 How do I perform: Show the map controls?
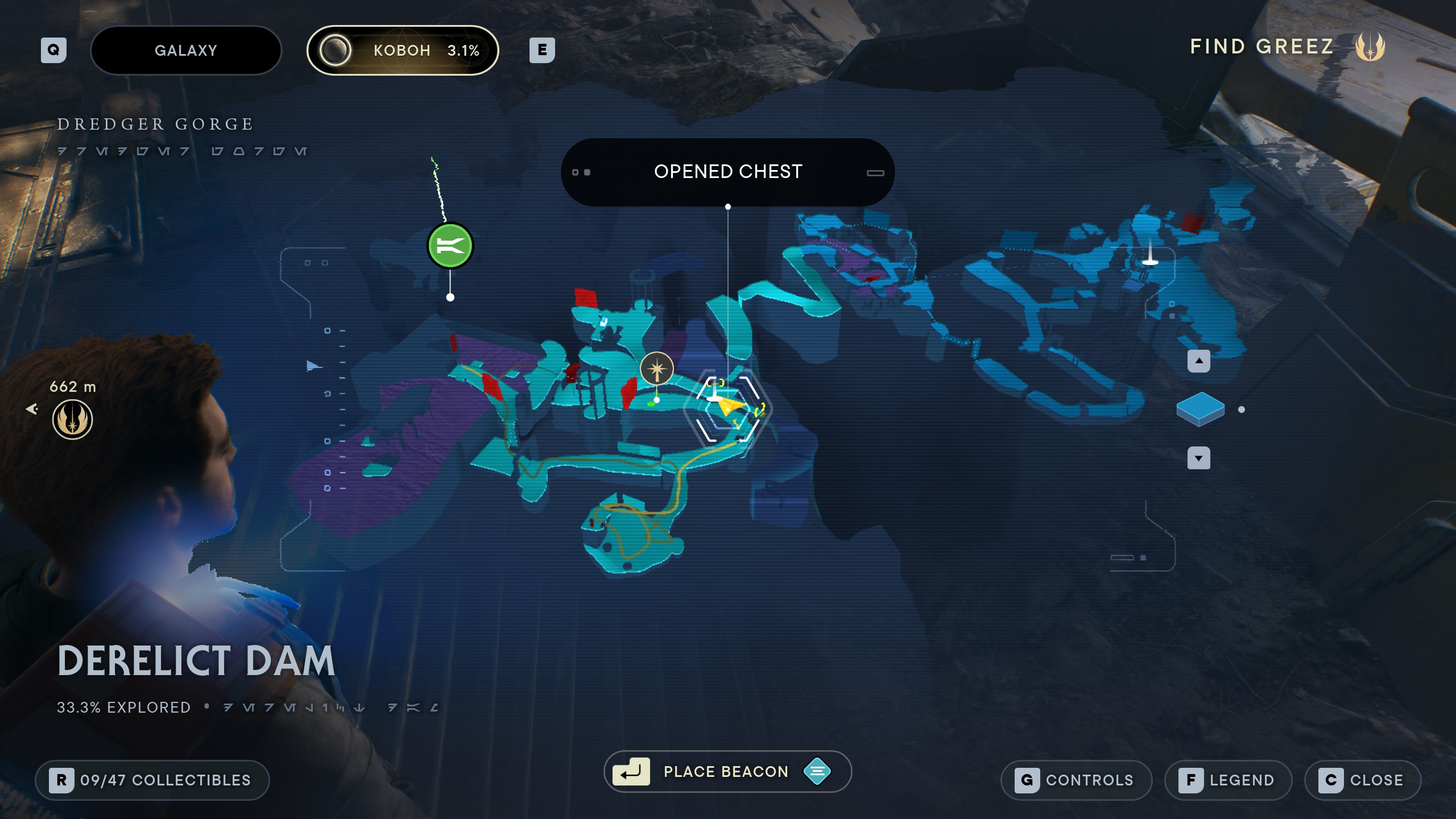point(1076,780)
